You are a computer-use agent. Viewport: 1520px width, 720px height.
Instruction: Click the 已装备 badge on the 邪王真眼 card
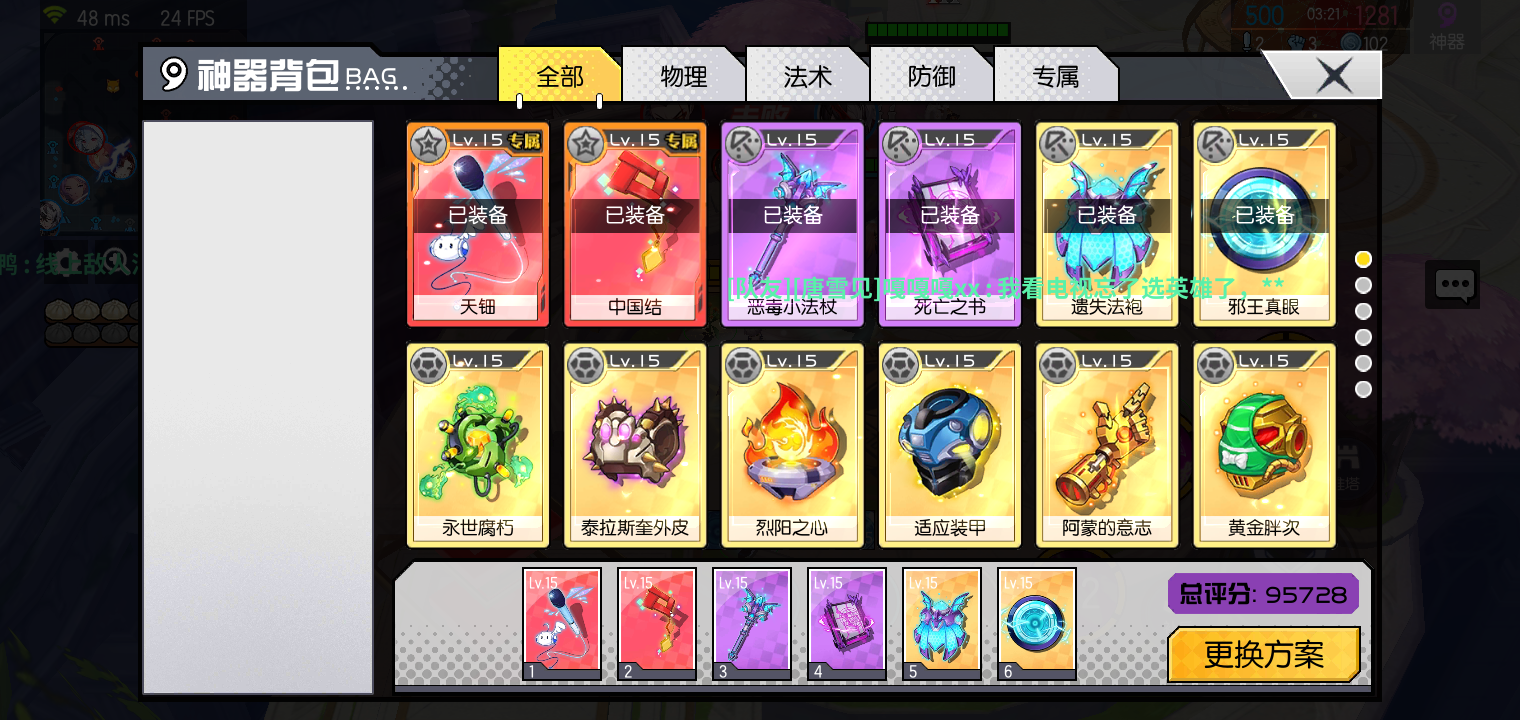(x=1264, y=214)
